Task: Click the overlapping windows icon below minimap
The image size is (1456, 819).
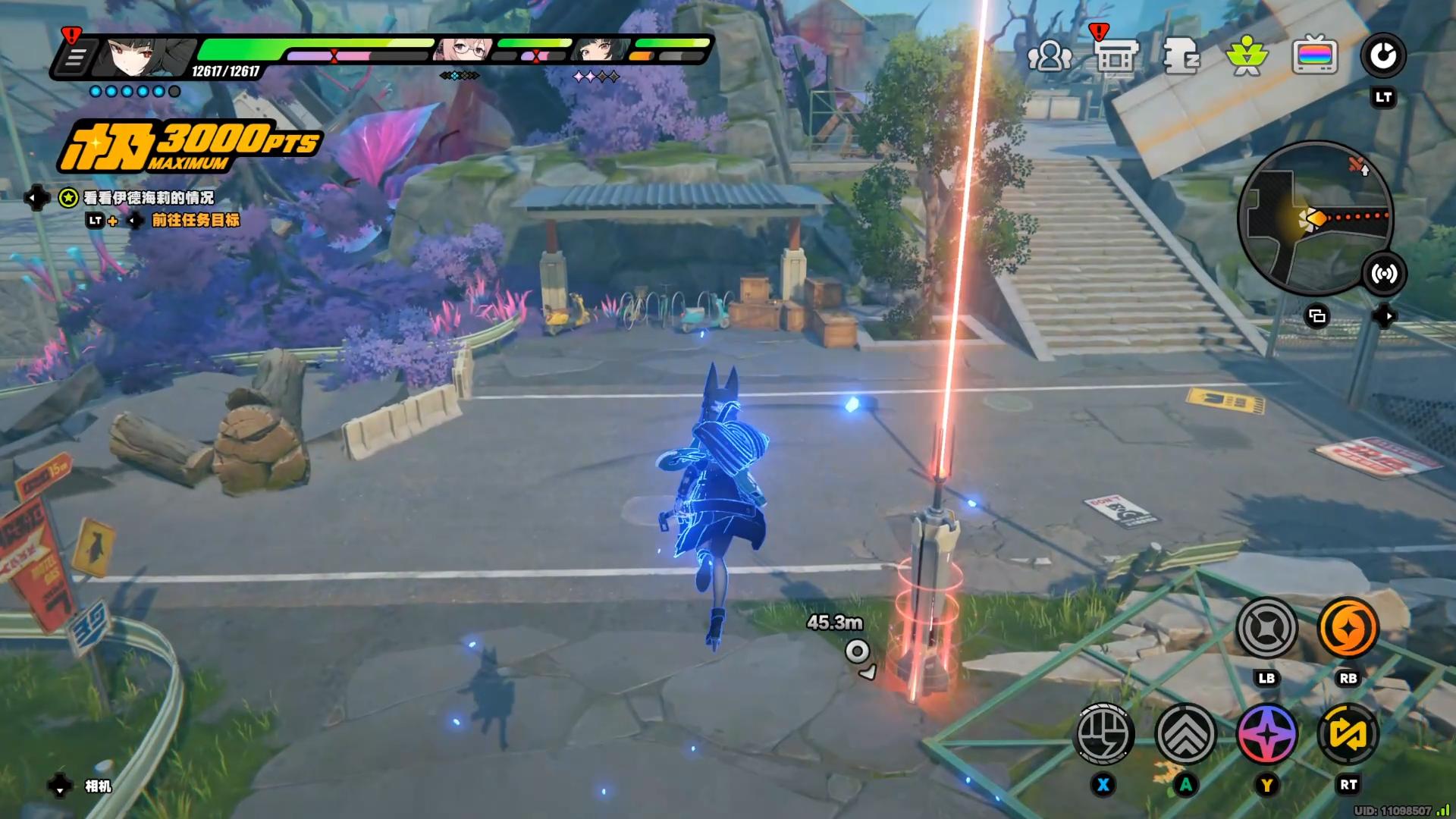Action: coord(1317,316)
